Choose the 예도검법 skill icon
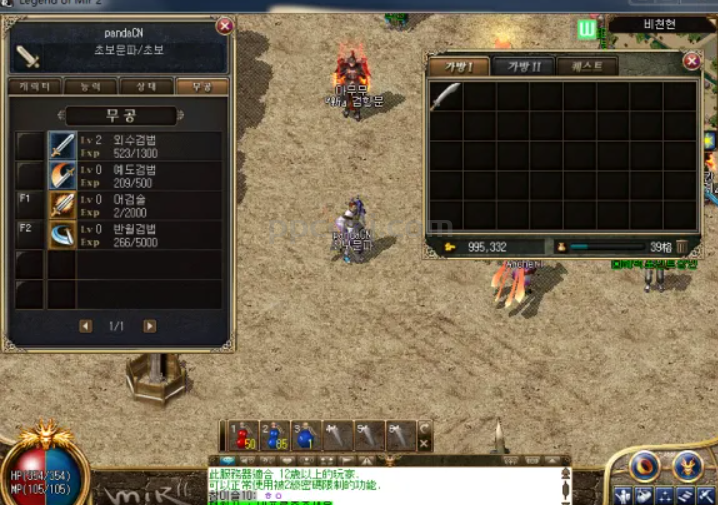The image size is (718, 505). point(63,176)
